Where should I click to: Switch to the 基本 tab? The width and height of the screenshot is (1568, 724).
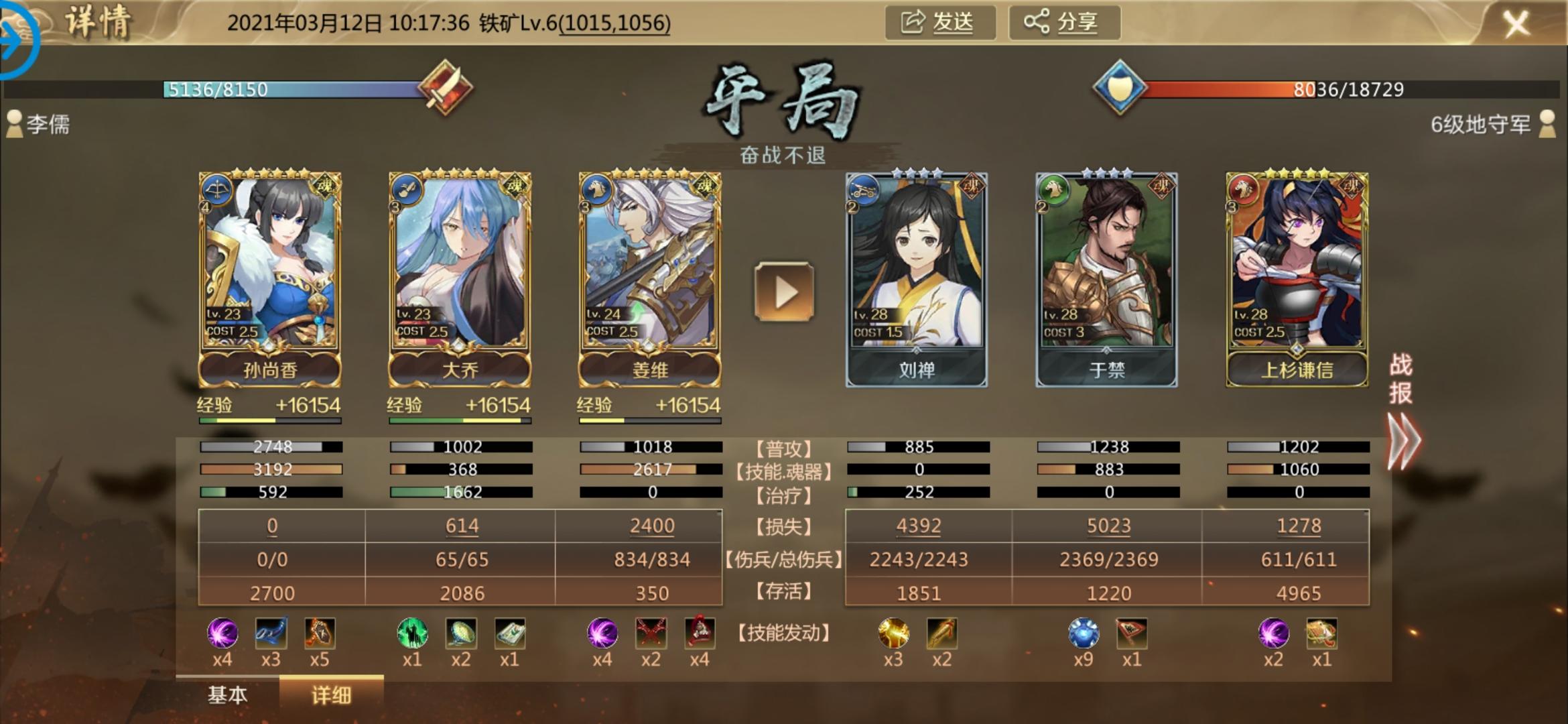[x=228, y=695]
